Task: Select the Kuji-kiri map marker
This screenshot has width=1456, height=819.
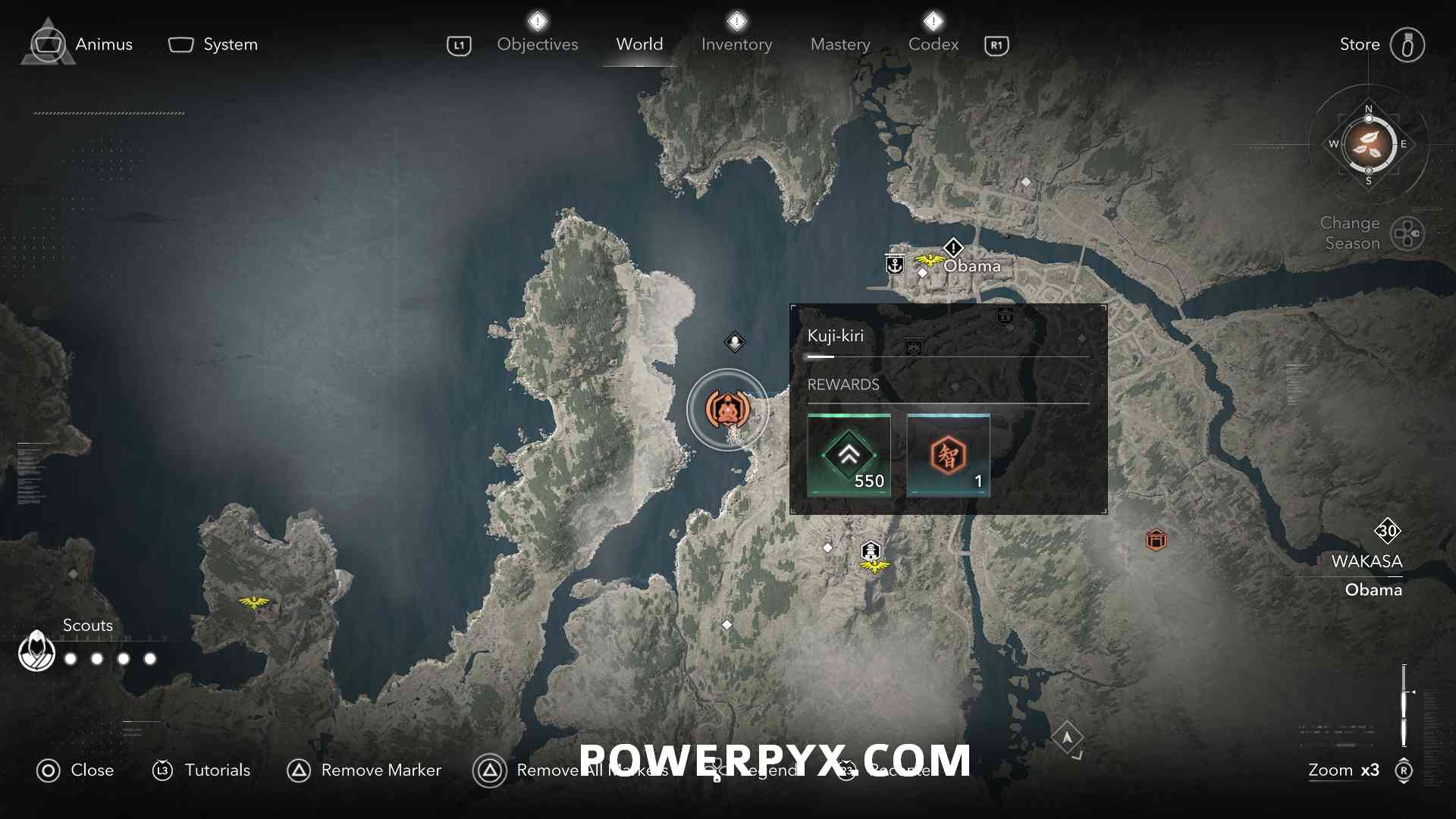Action: coord(727,410)
